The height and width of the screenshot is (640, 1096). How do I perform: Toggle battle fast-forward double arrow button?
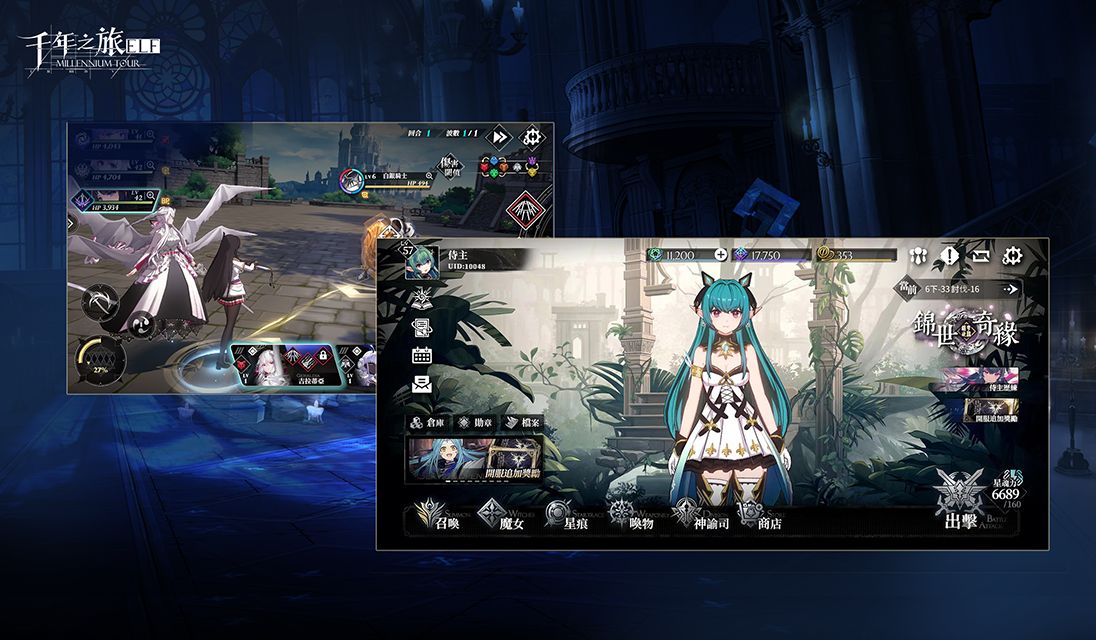[500, 137]
